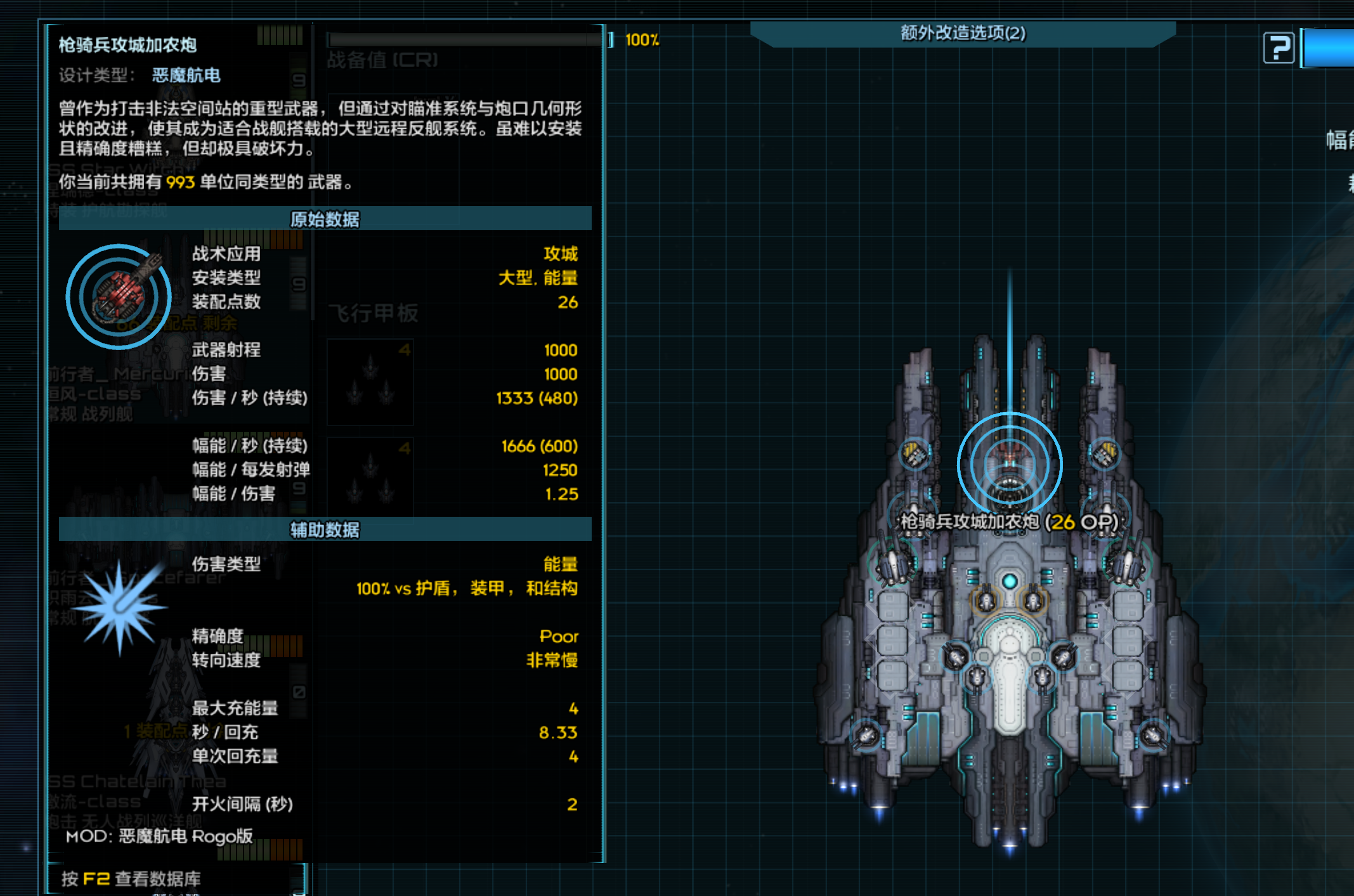Click the left yellow-highlighted medium energy turret

point(987,601)
